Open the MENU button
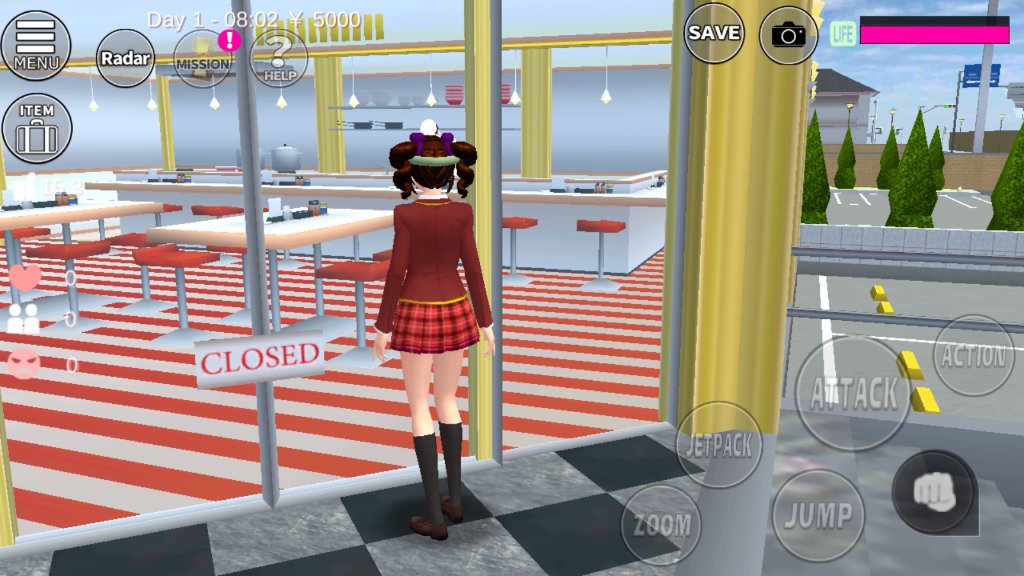 coord(36,45)
